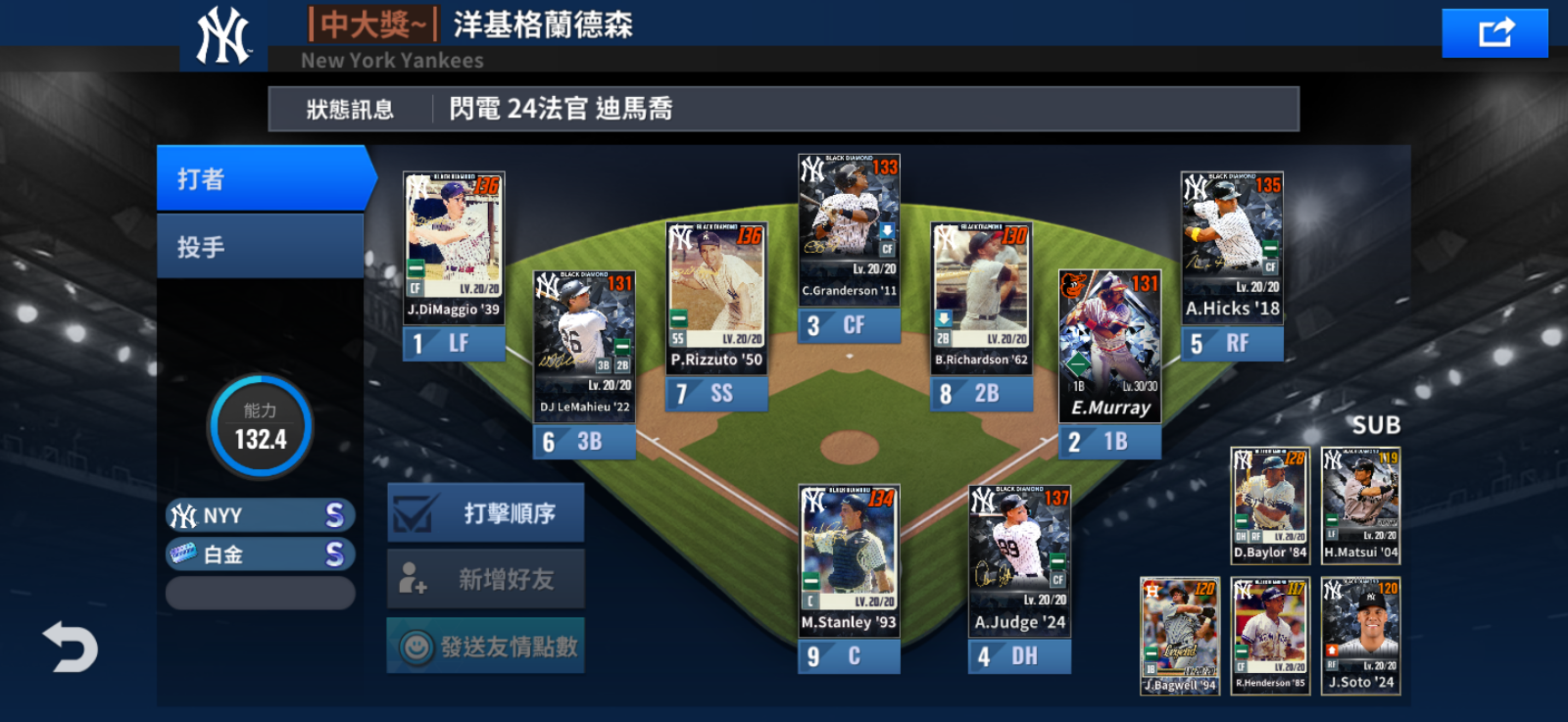The width and height of the screenshot is (1568, 722).
Task: Select the P.Rizzuto '50 shortstop card
Action: coord(716,297)
